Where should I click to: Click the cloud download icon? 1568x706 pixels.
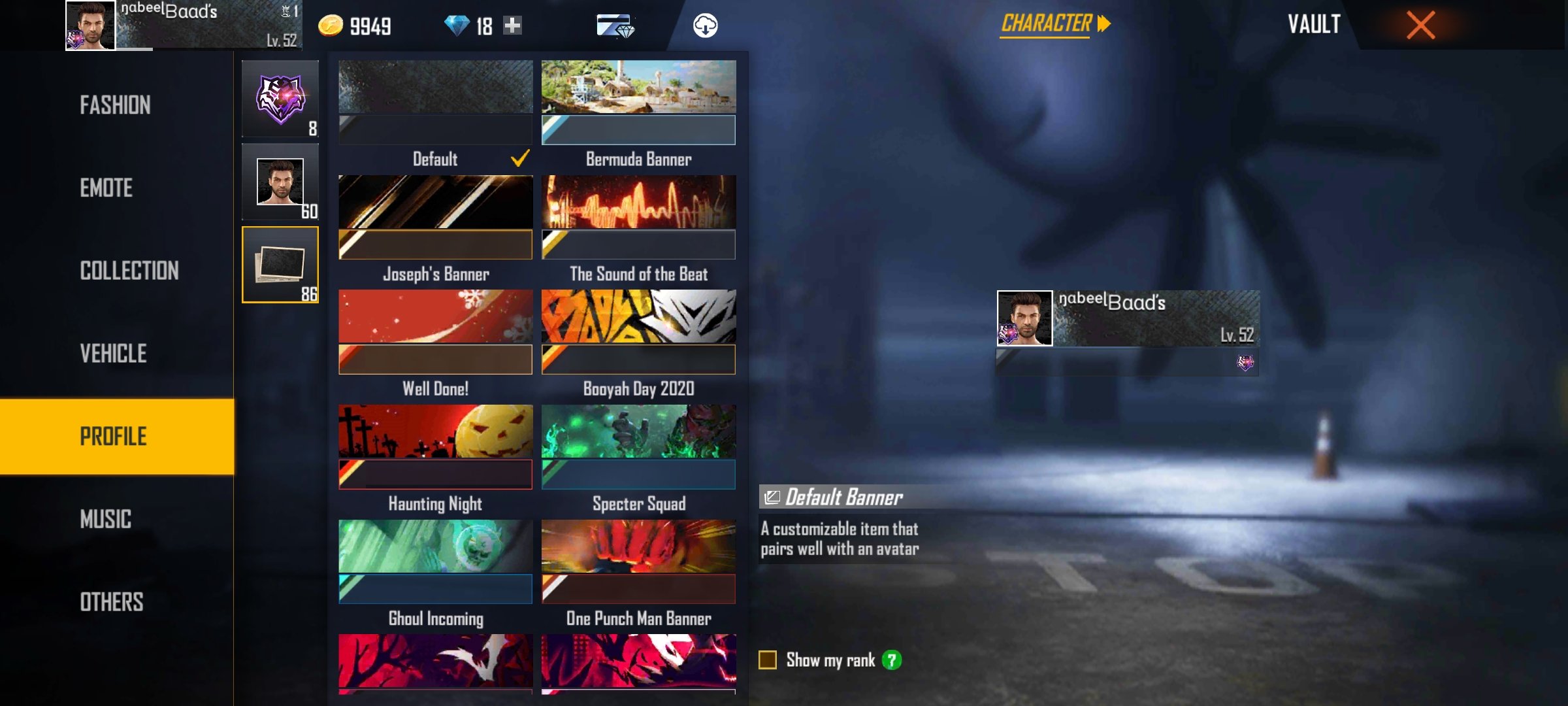(705, 25)
